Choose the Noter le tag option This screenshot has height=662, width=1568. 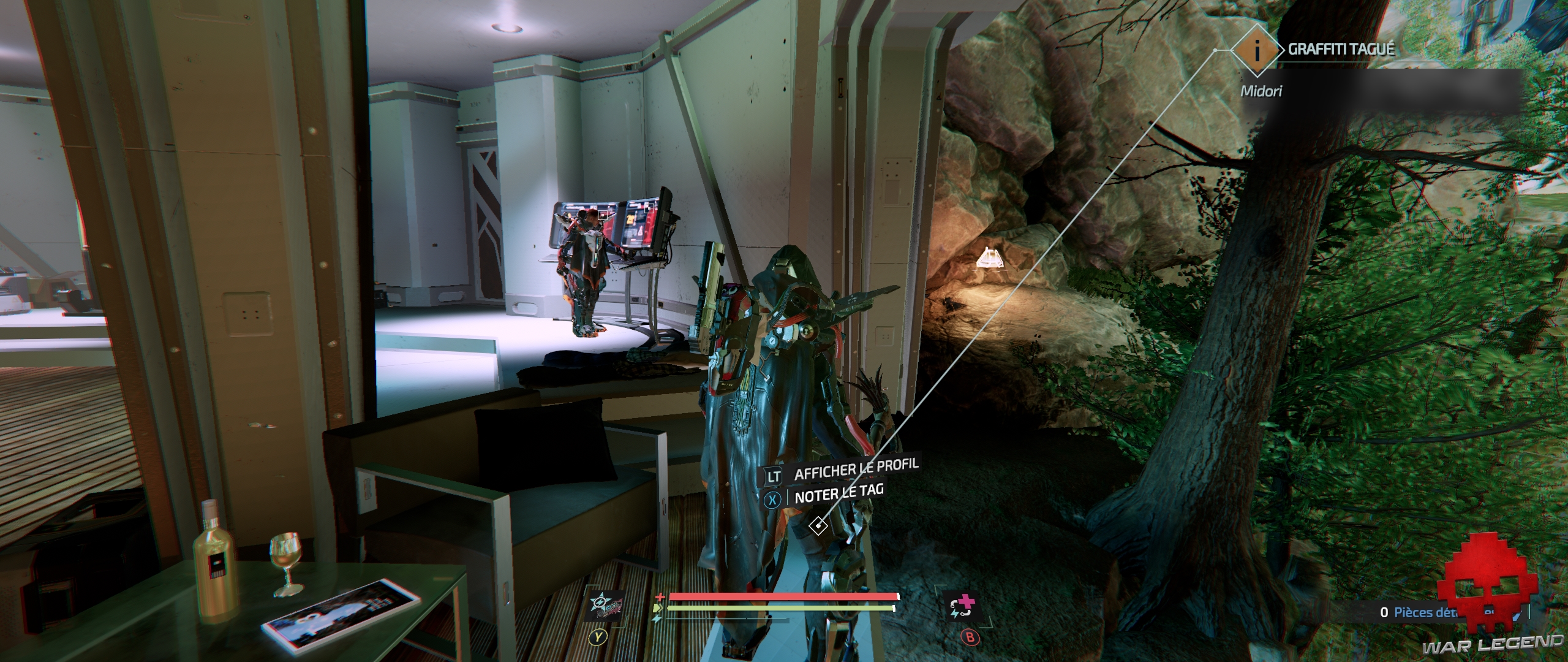click(x=839, y=494)
